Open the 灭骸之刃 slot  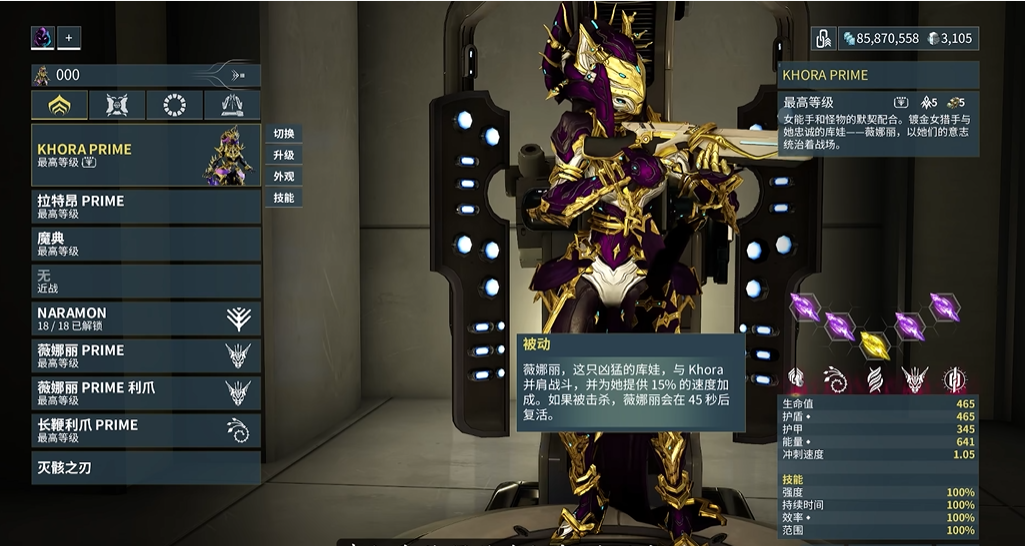click(146, 467)
